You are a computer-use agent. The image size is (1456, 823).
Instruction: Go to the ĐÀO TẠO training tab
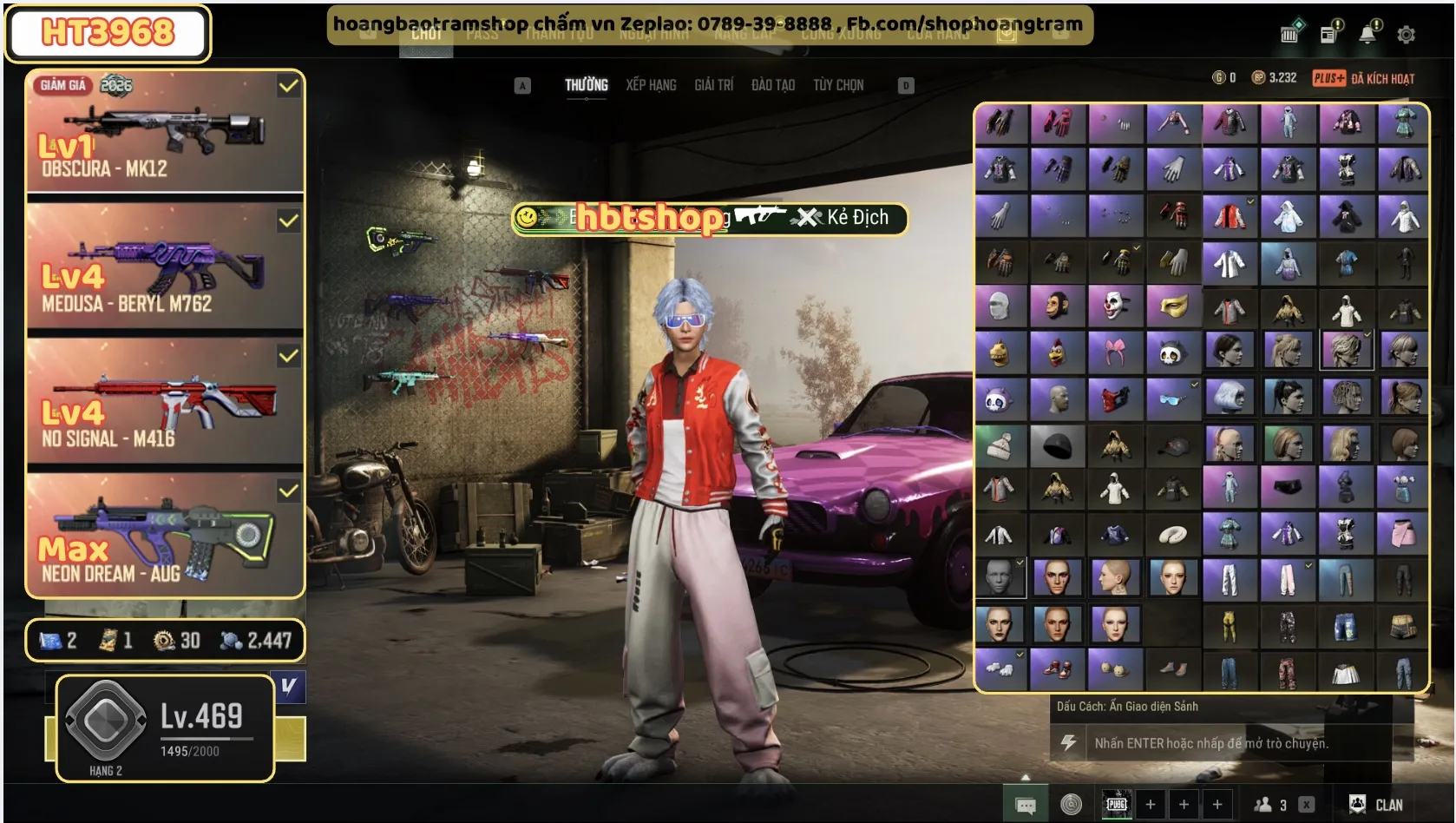tap(772, 85)
